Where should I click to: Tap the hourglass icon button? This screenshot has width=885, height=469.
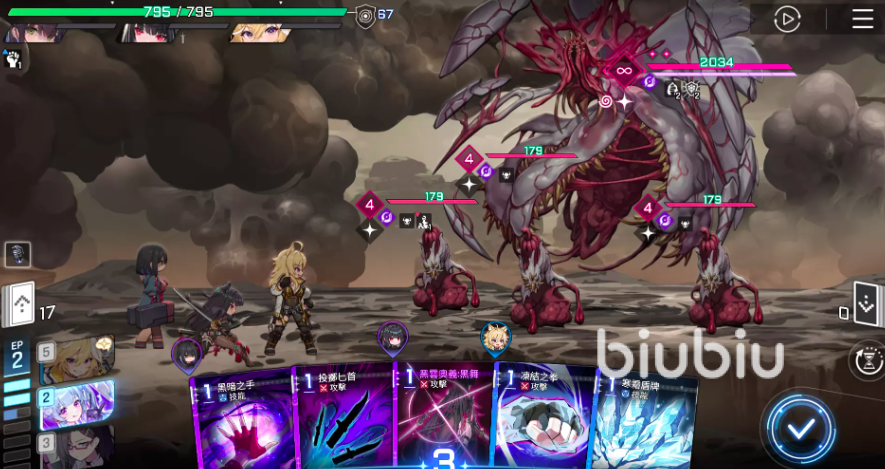click(x=865, y=359)
